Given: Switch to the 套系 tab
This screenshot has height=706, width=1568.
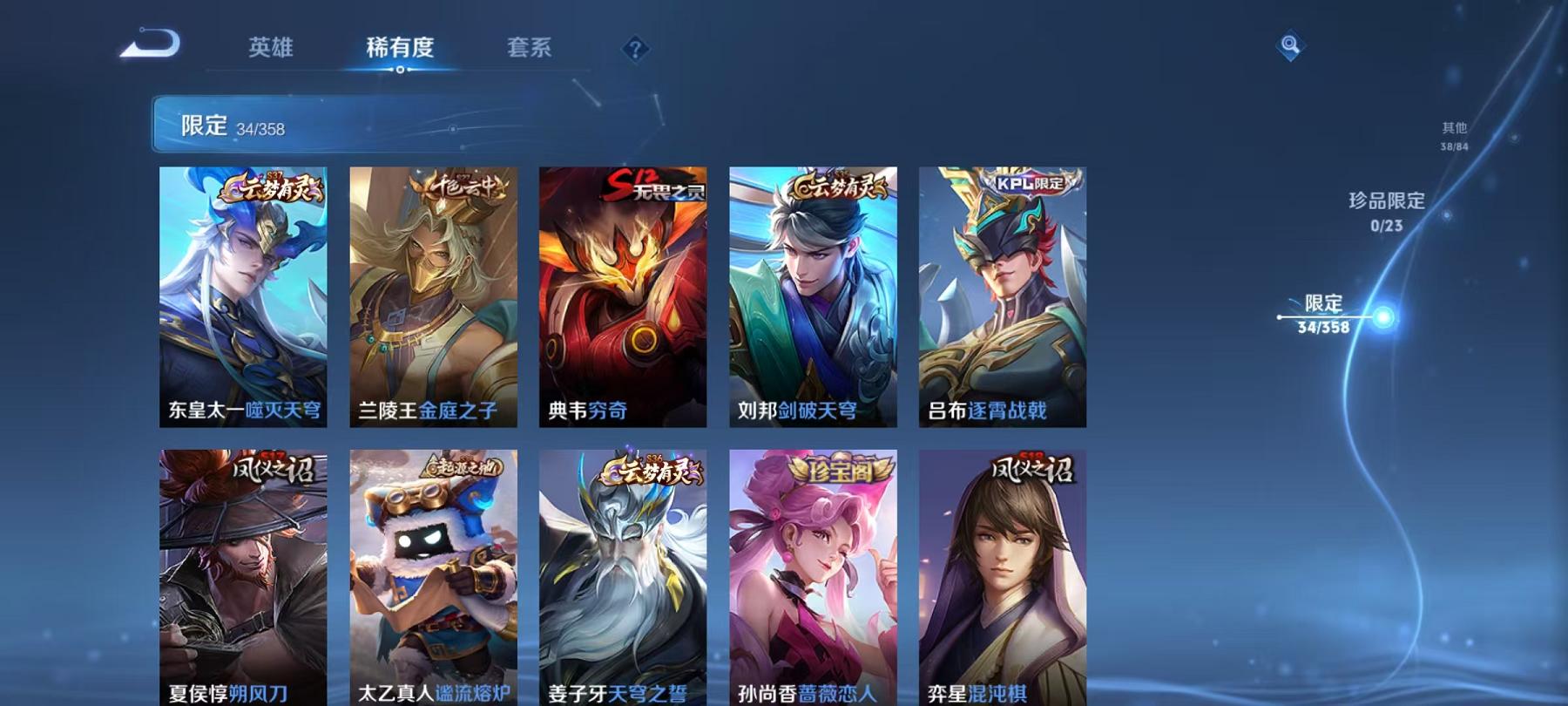Looking at the screenshot, I should point(529,50).
